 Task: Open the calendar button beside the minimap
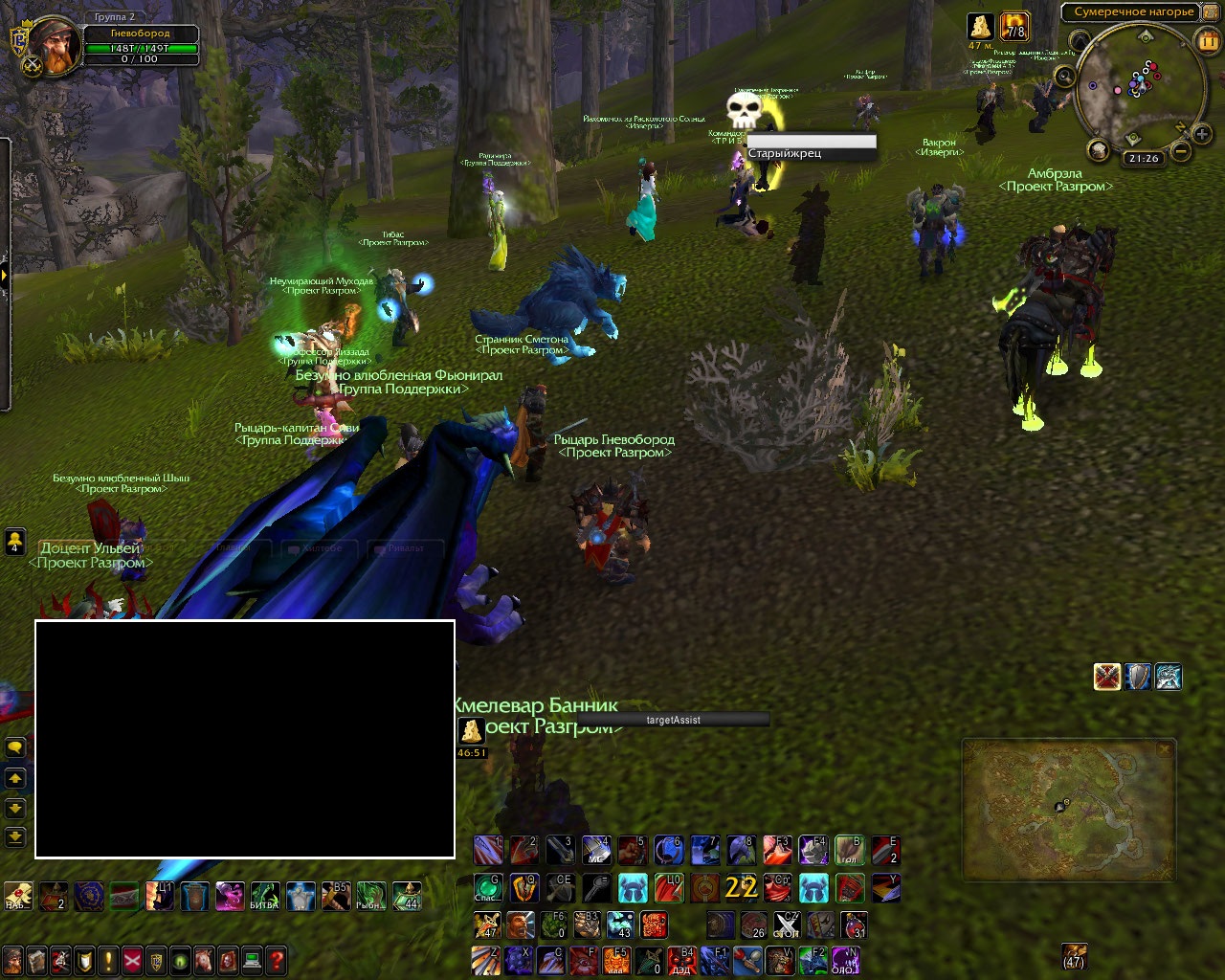click(x=1209, y=41)
